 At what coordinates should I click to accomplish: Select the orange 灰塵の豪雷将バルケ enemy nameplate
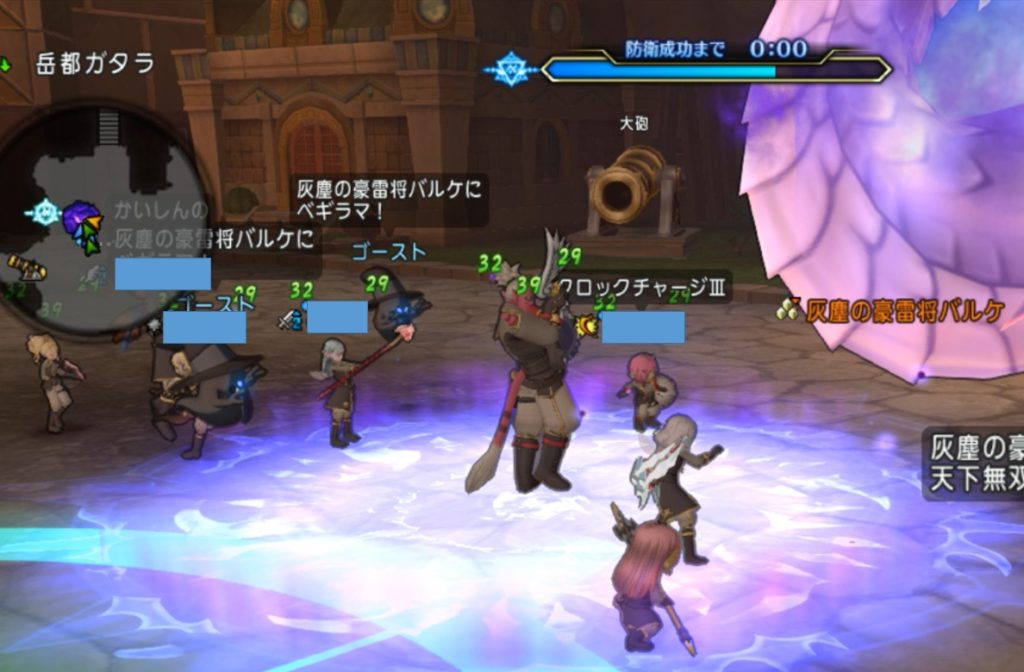(904, 311)
